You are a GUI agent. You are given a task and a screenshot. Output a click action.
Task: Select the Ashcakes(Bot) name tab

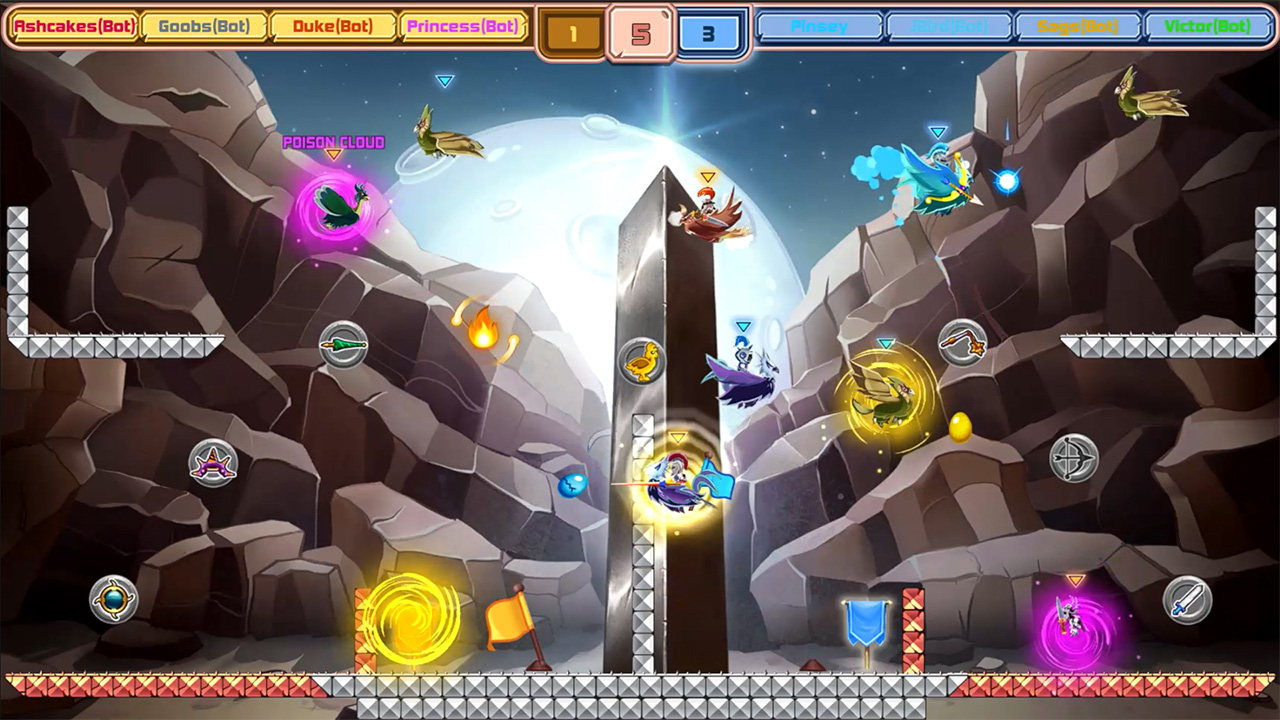pyautogui.click(x=75, y=27)
